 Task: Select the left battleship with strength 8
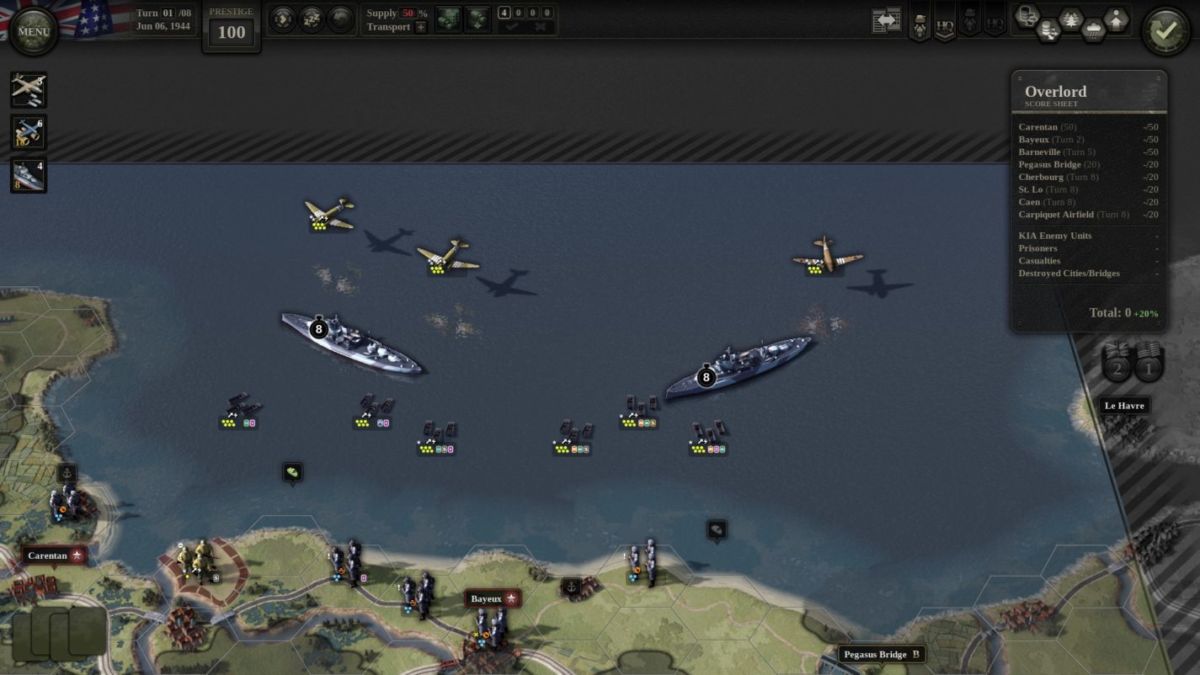tap(351, 341)
